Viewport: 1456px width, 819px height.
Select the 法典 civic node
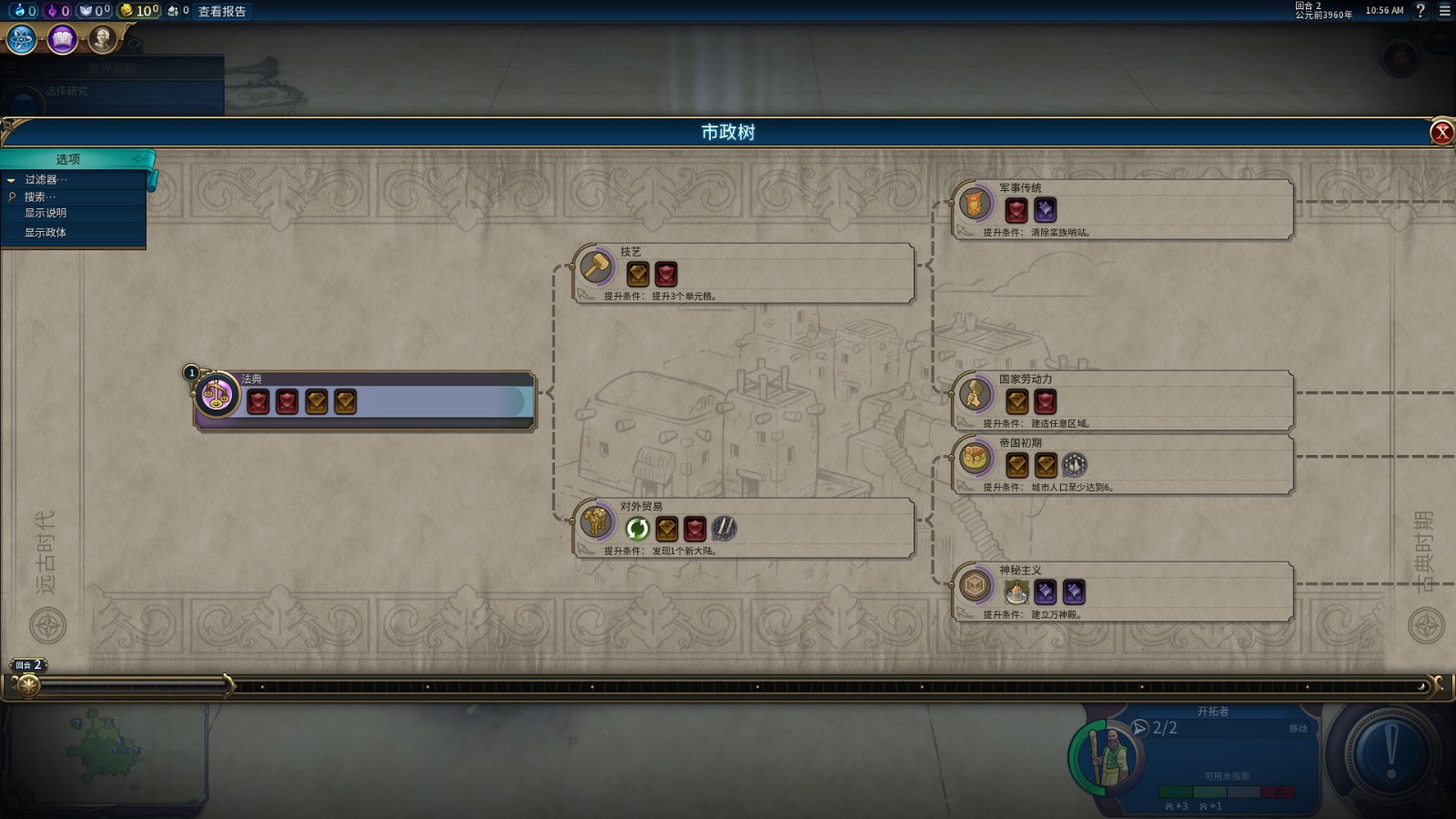[364, 399]
